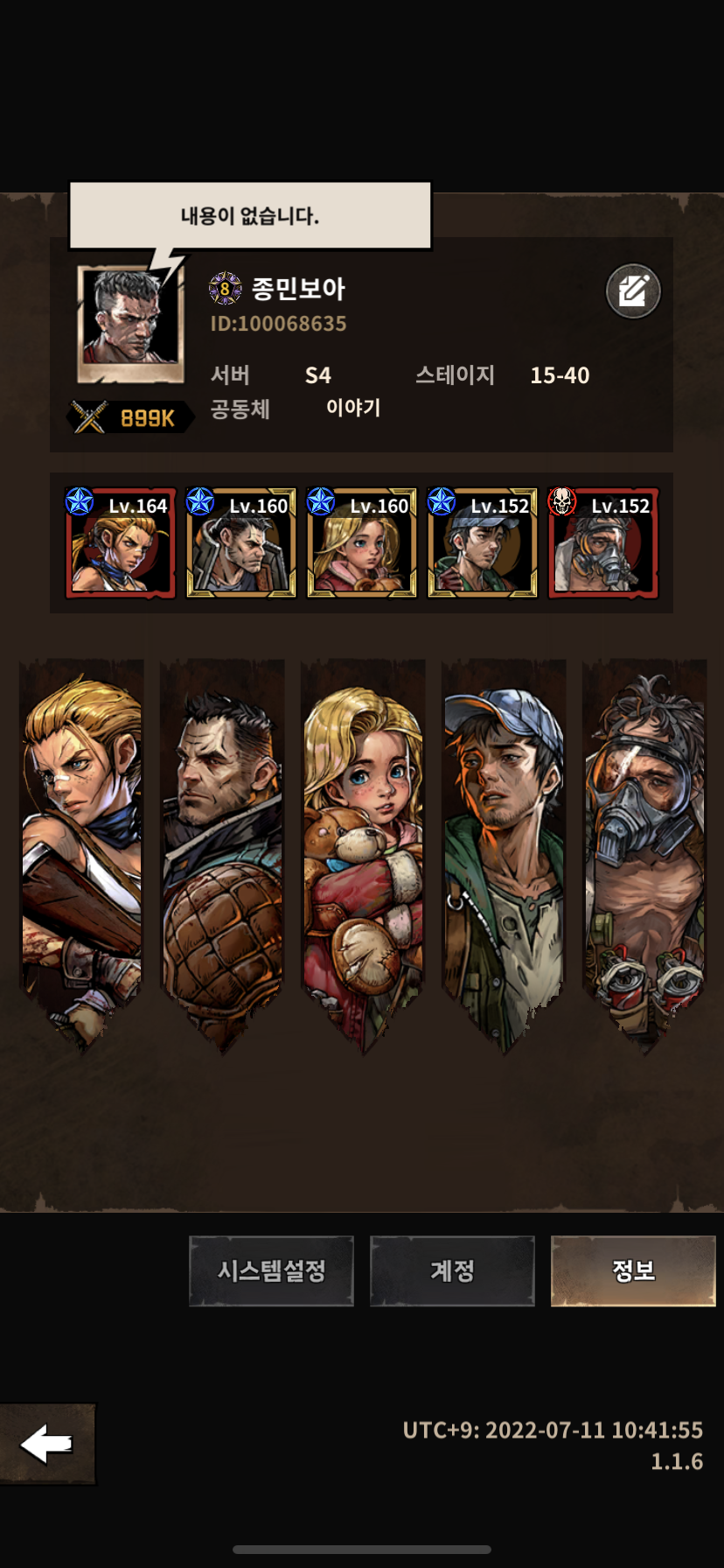Go back with the white arrow button
This screenshot has width=724, height=1568.
(x=47, y=1444)
